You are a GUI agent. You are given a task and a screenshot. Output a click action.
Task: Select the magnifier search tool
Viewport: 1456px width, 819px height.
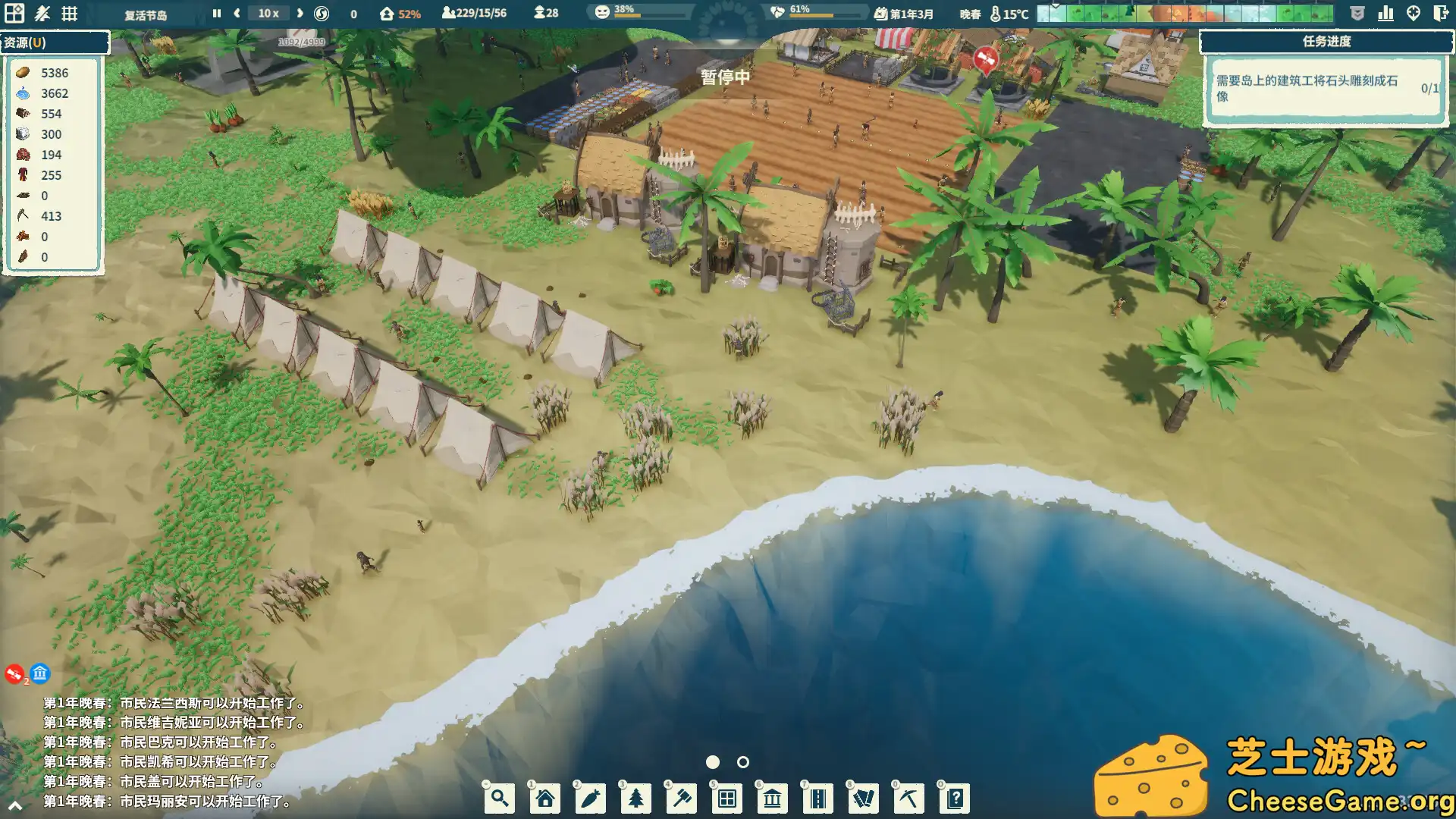pyautogui.click(x=499, y=798)
